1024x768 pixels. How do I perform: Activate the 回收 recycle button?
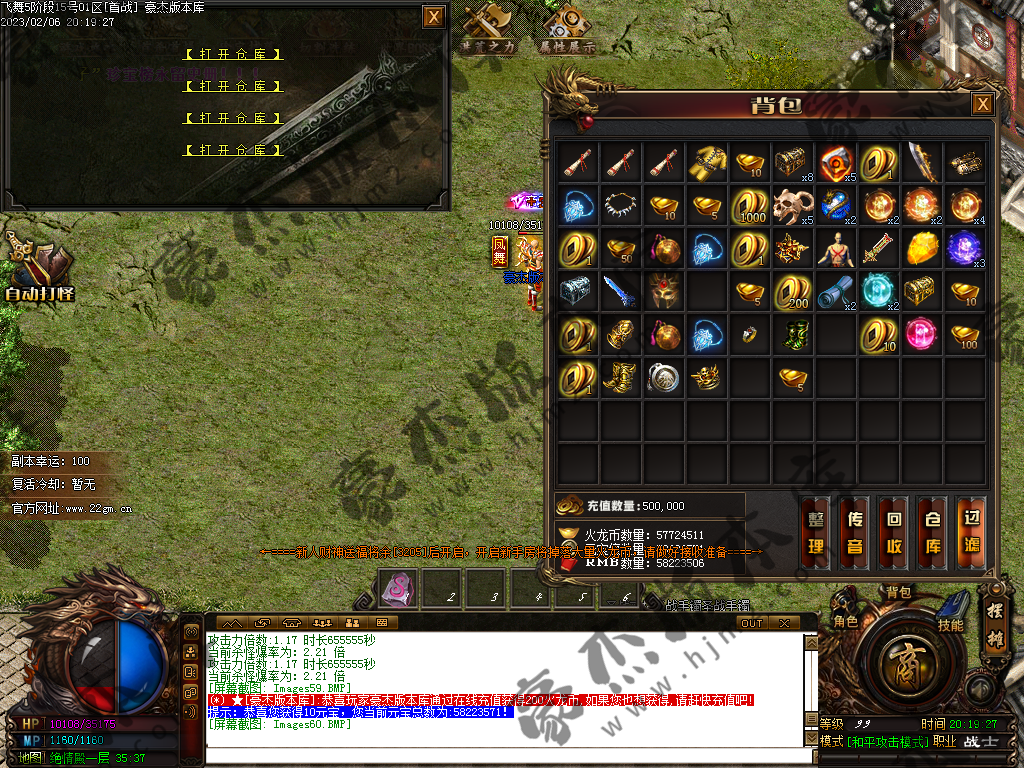(x=894, y=533)
